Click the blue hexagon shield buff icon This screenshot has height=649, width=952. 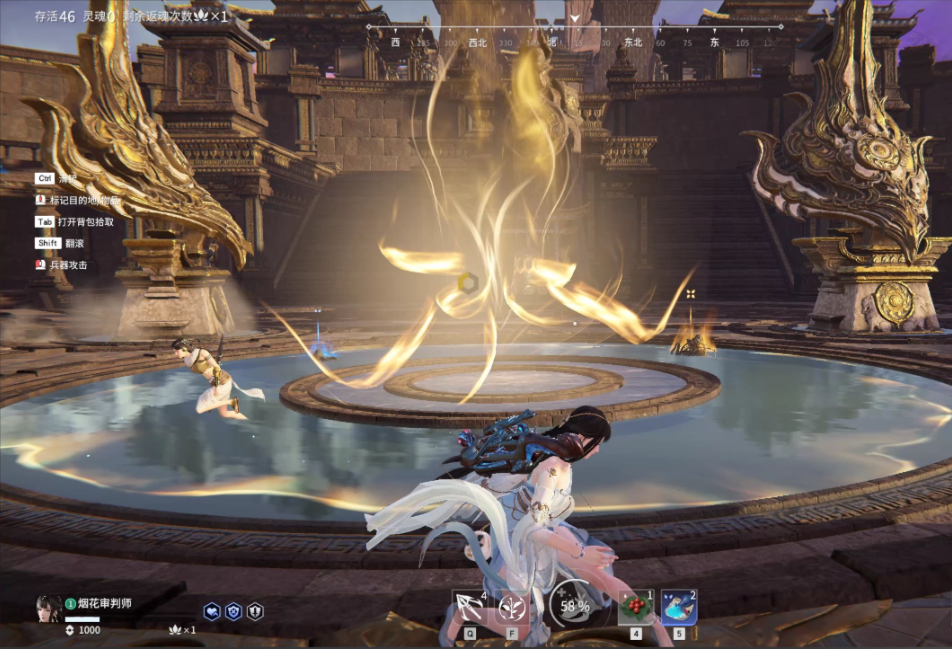click(233, 611)
